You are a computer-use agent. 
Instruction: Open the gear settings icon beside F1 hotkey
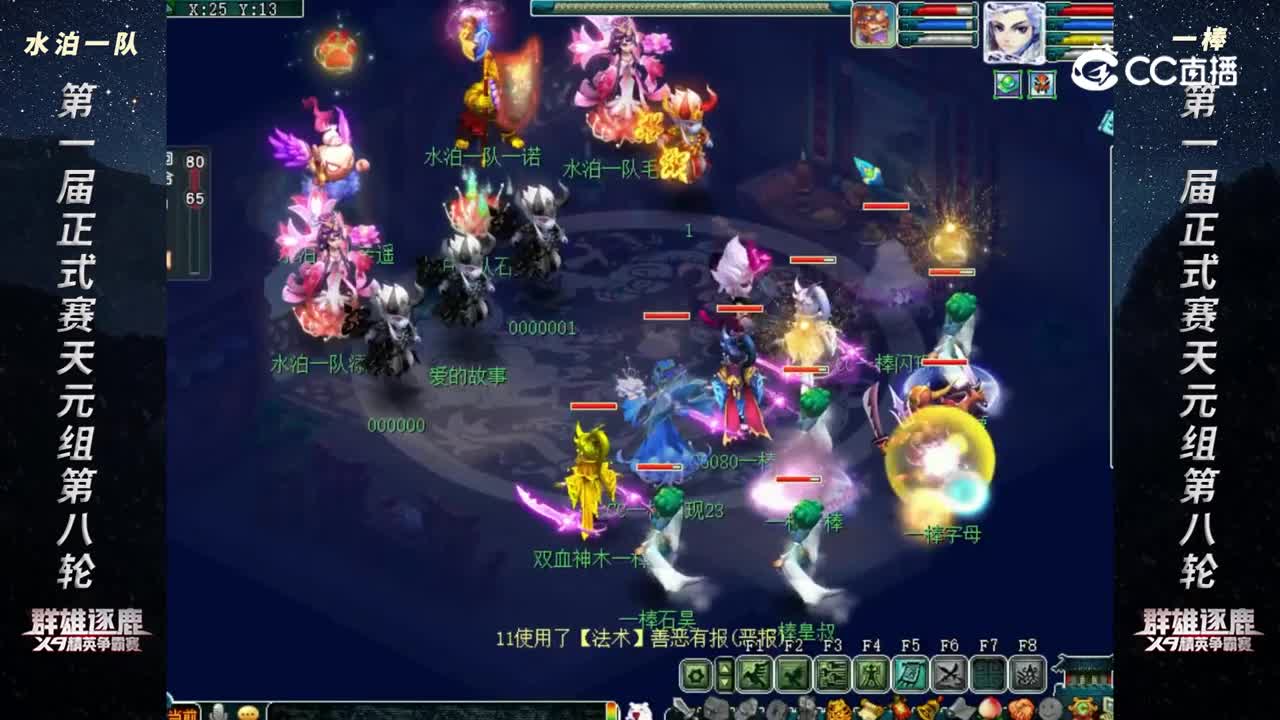pyautogui.click(x=694, y=674)
